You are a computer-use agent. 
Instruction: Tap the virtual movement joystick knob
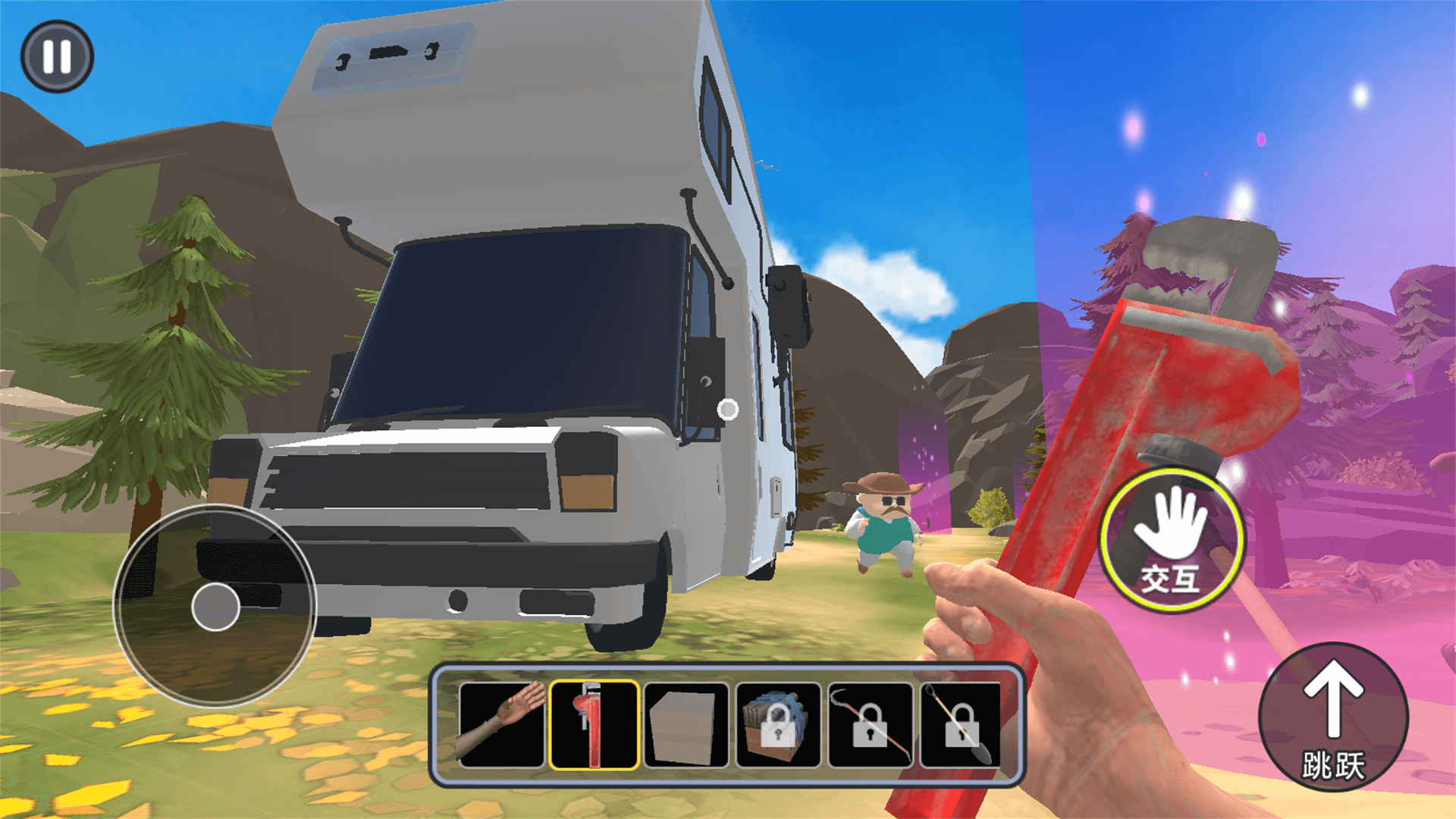point(215,607)
